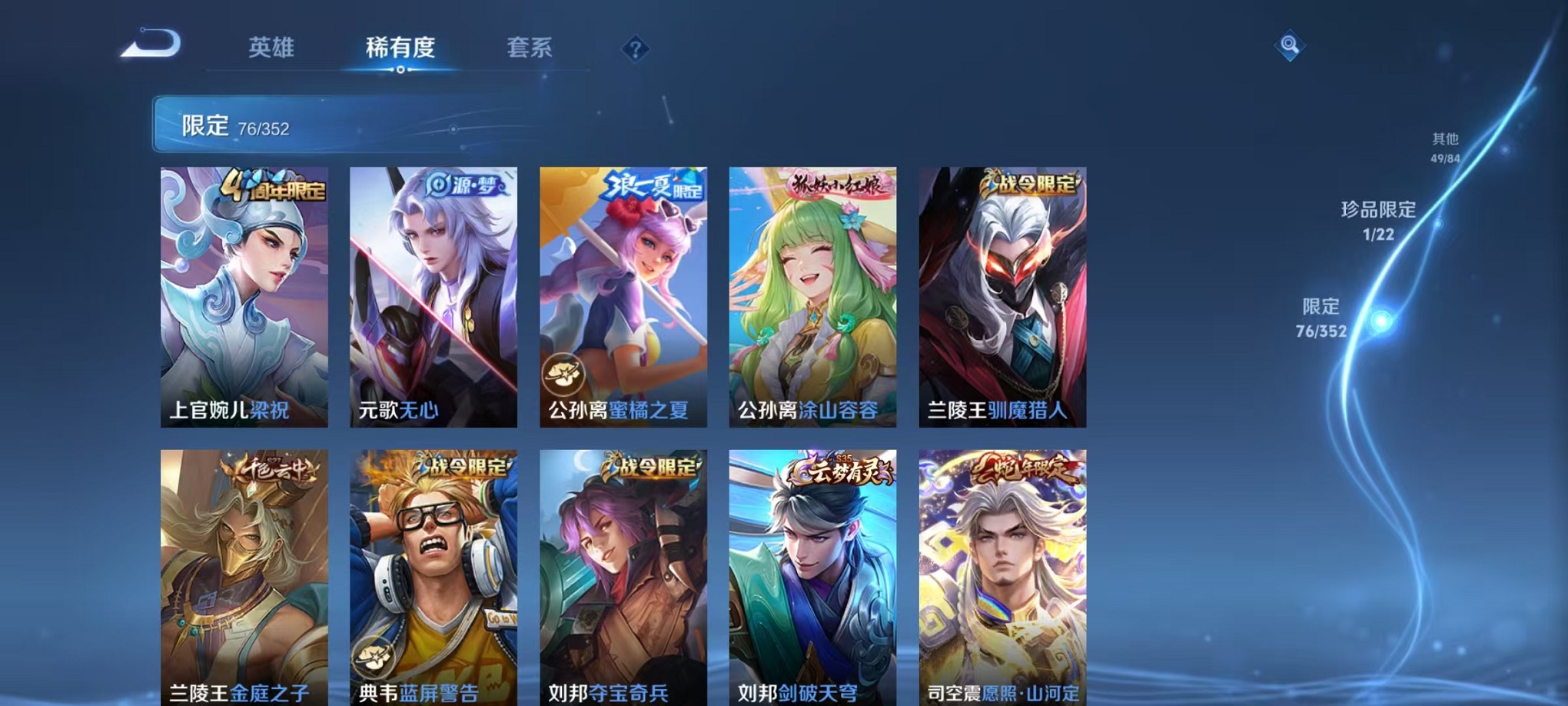
Task: Open the 套系 tab
Action: point(529,48)
